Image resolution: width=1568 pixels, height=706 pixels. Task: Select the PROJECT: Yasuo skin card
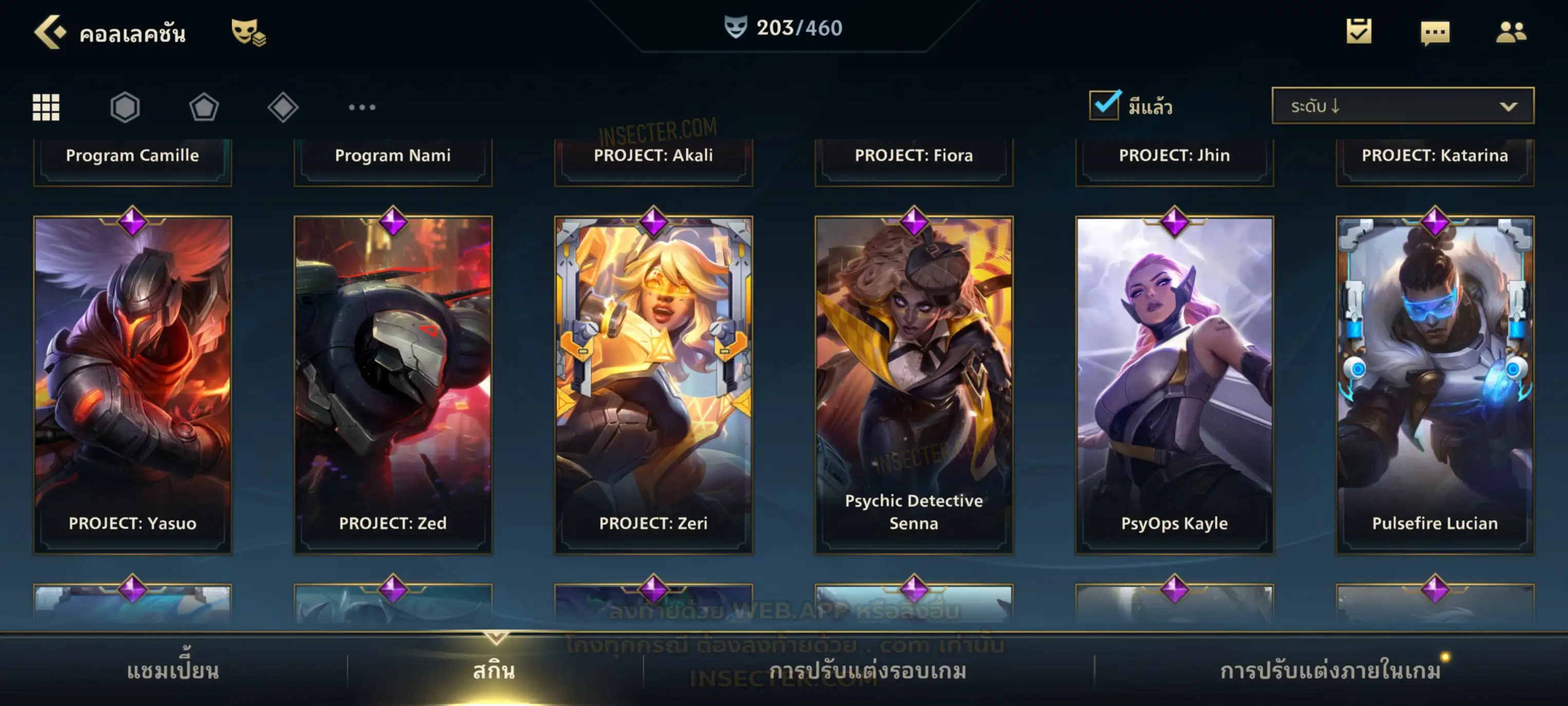(x=133, y=384)
